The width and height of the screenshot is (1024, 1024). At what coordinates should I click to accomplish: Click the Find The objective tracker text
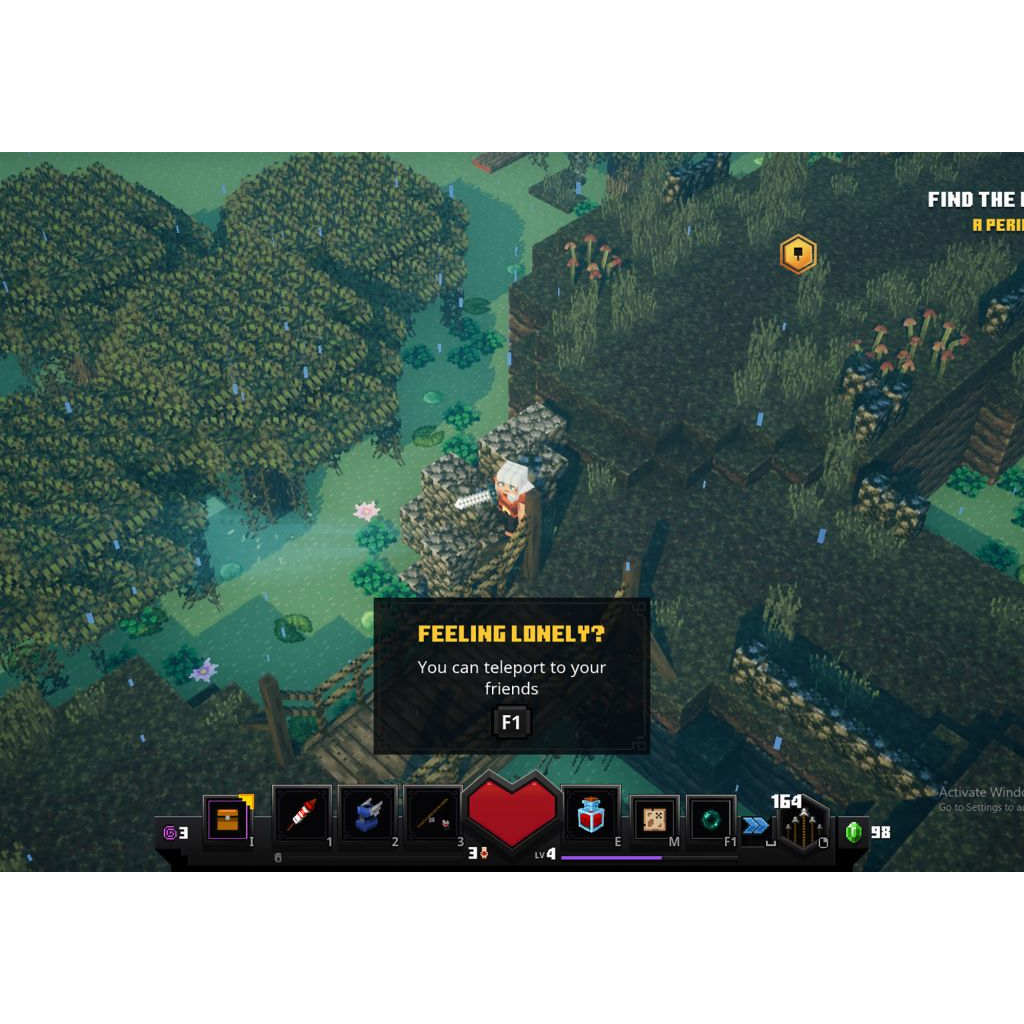point(974,200)
